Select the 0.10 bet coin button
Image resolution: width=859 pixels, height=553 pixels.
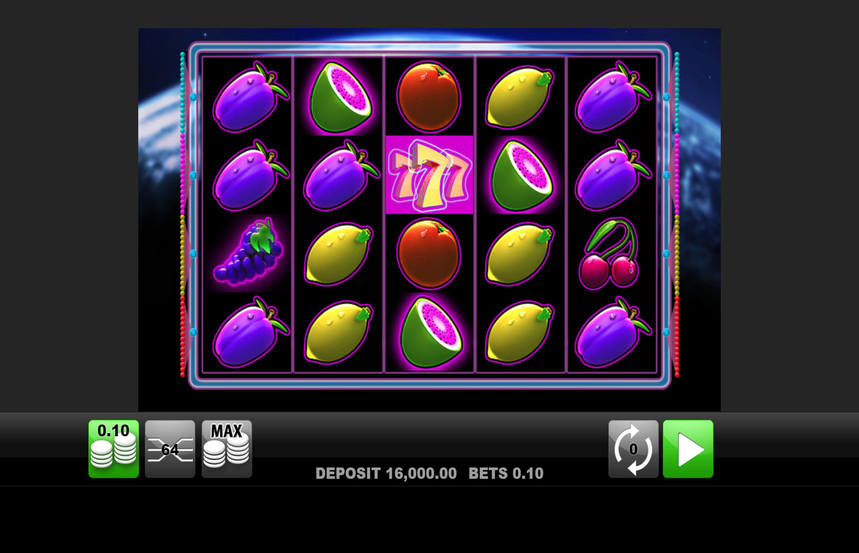113,449
